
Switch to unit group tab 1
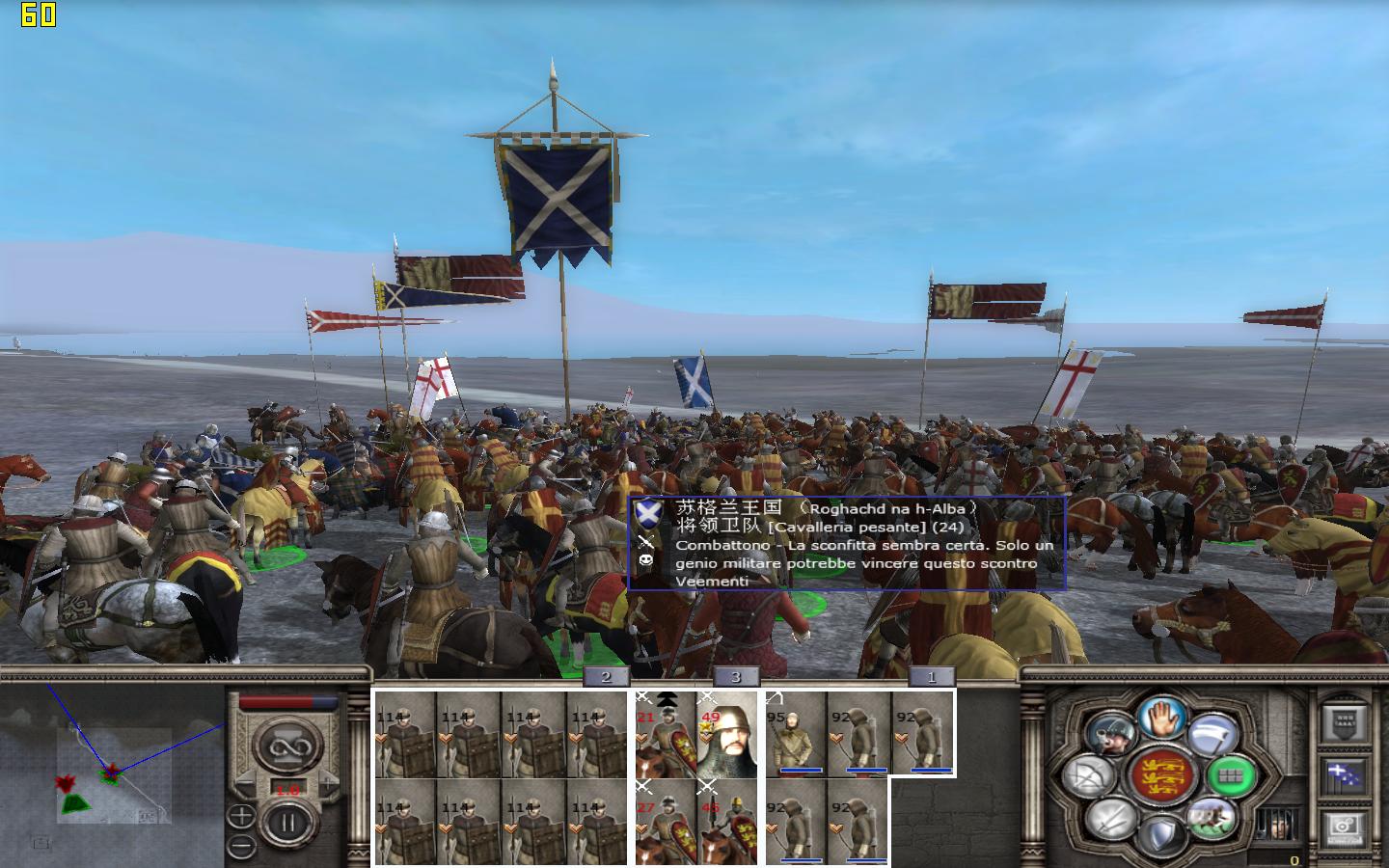[x=931, y=677]
